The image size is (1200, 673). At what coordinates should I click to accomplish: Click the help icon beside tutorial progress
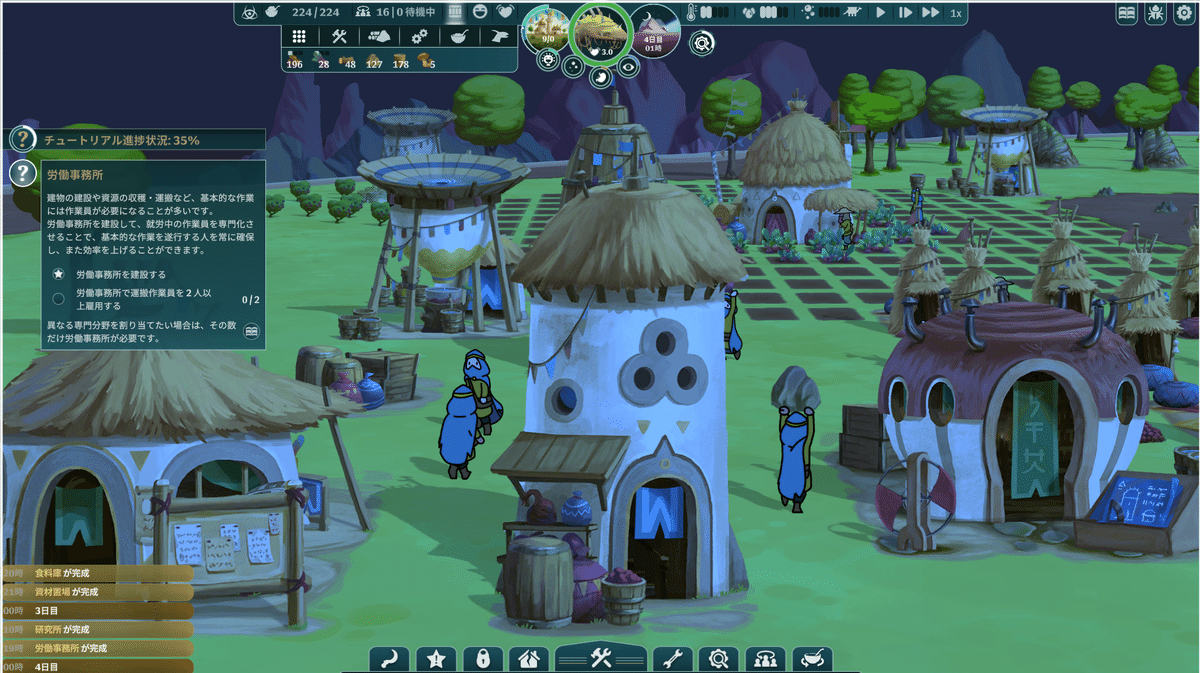(x=22, y=139)
